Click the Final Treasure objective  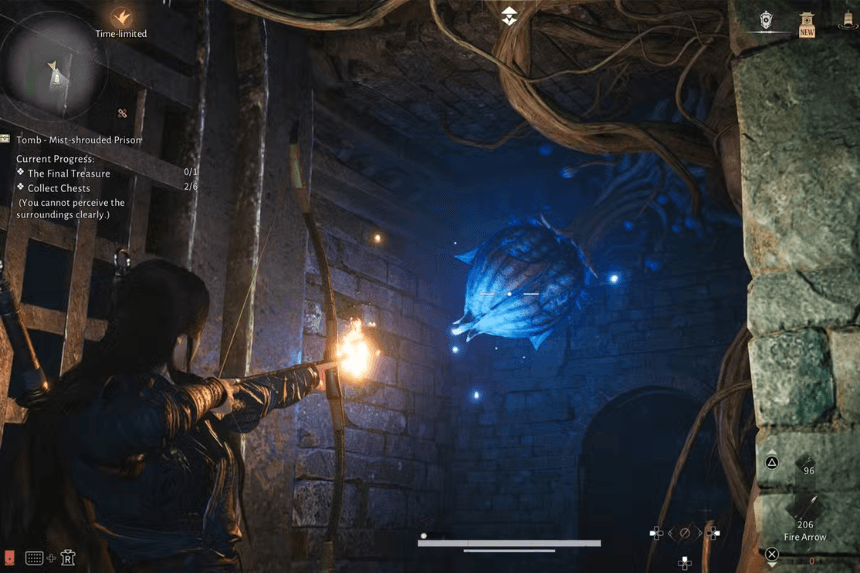[68, 173]
